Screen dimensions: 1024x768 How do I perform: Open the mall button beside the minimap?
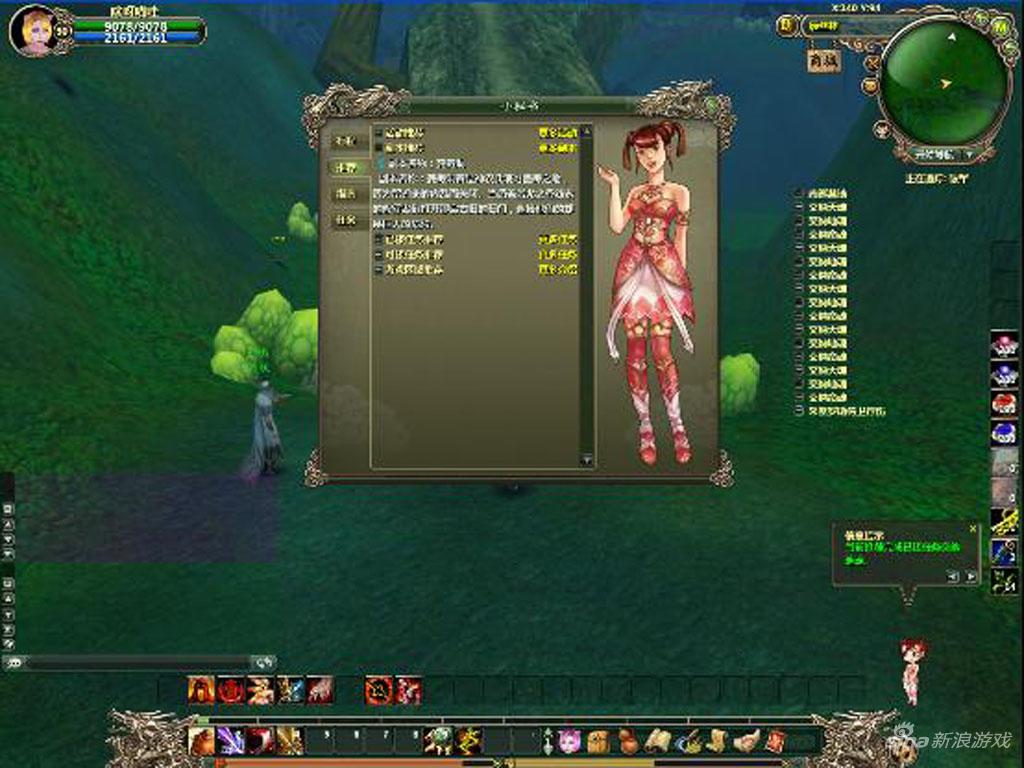824,60
